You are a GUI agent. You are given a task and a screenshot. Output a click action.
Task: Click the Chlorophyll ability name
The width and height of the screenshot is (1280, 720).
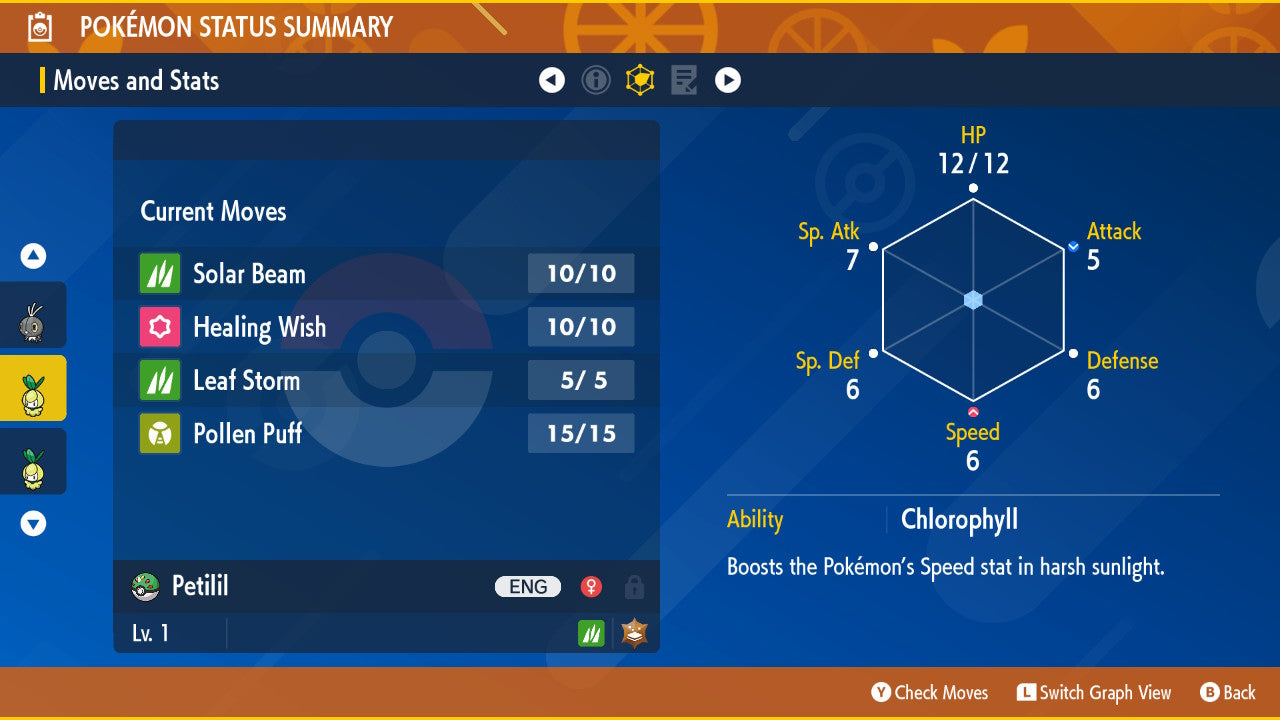[x=959, y=520]
